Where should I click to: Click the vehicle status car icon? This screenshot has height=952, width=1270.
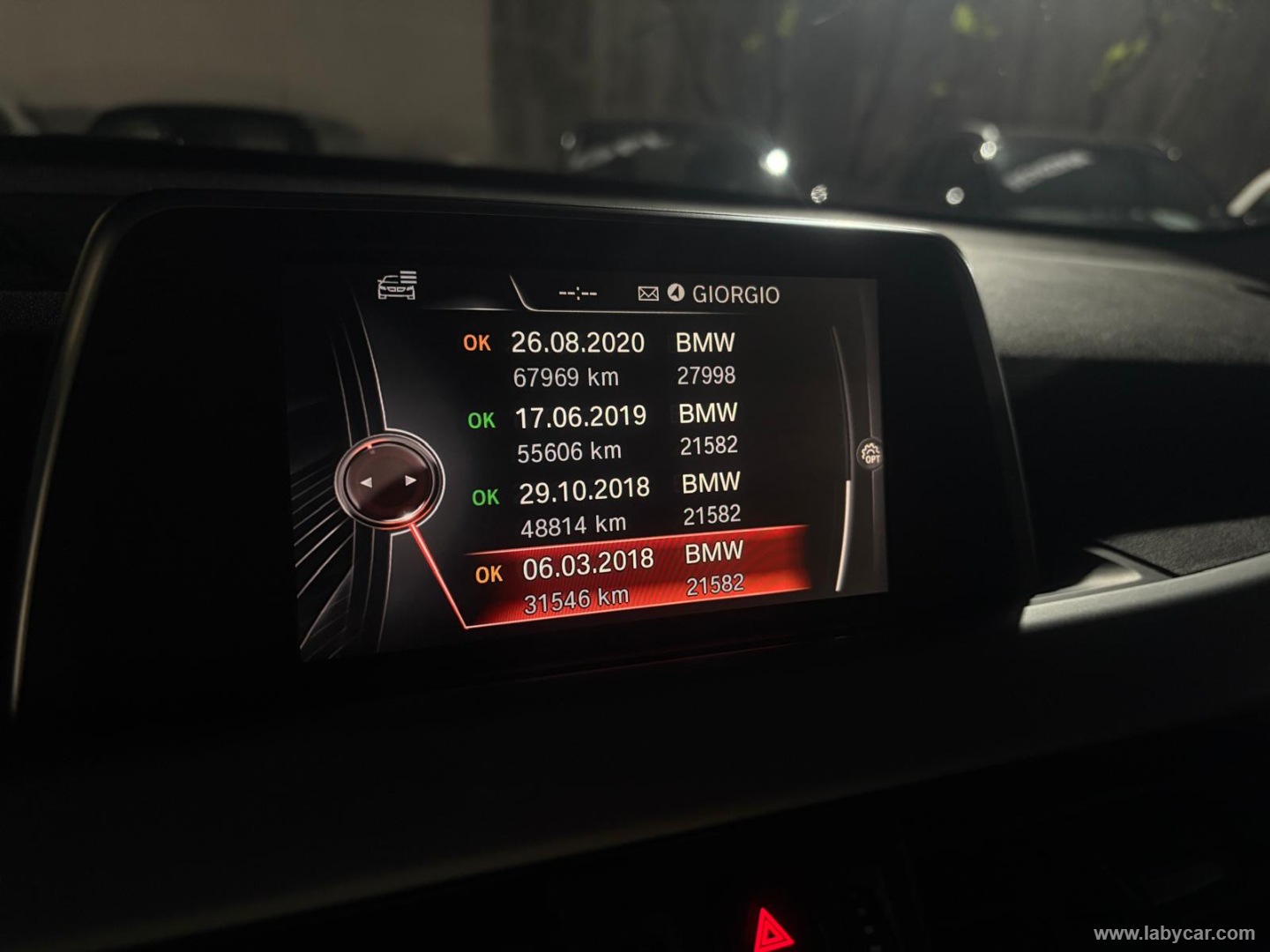[398, 286]
